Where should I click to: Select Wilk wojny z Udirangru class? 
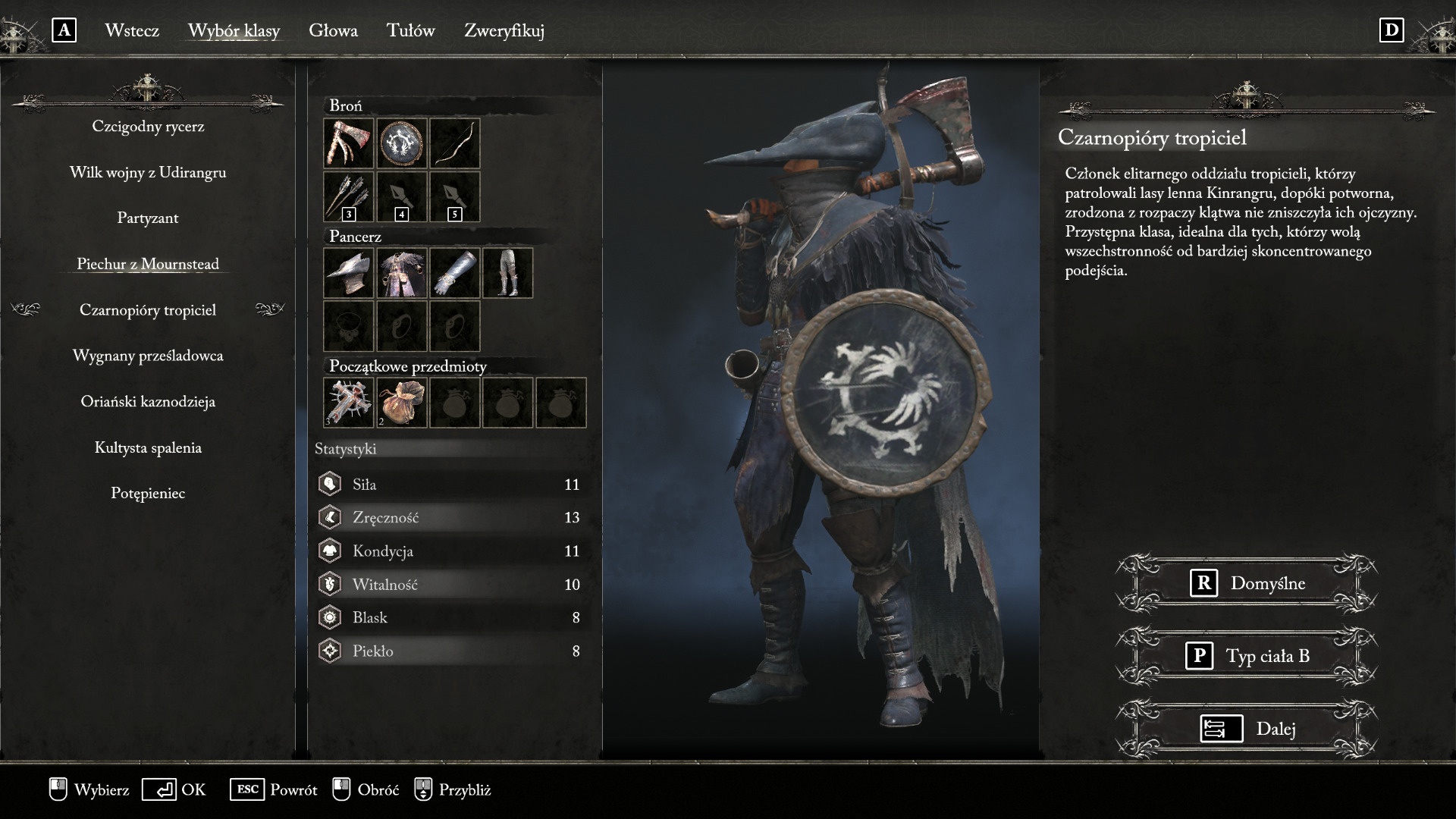pyautogui.click(x=148, y=173)
